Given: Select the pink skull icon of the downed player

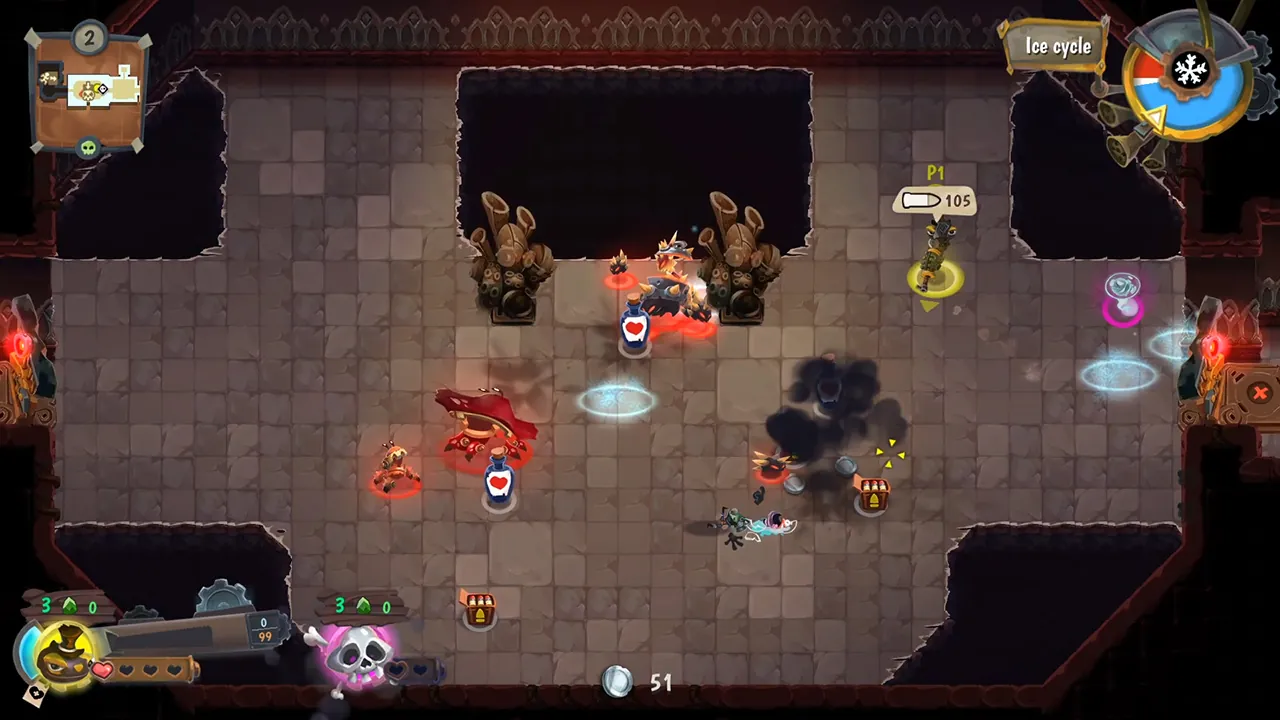Looking at the screenshot, I should coord(358,655).
